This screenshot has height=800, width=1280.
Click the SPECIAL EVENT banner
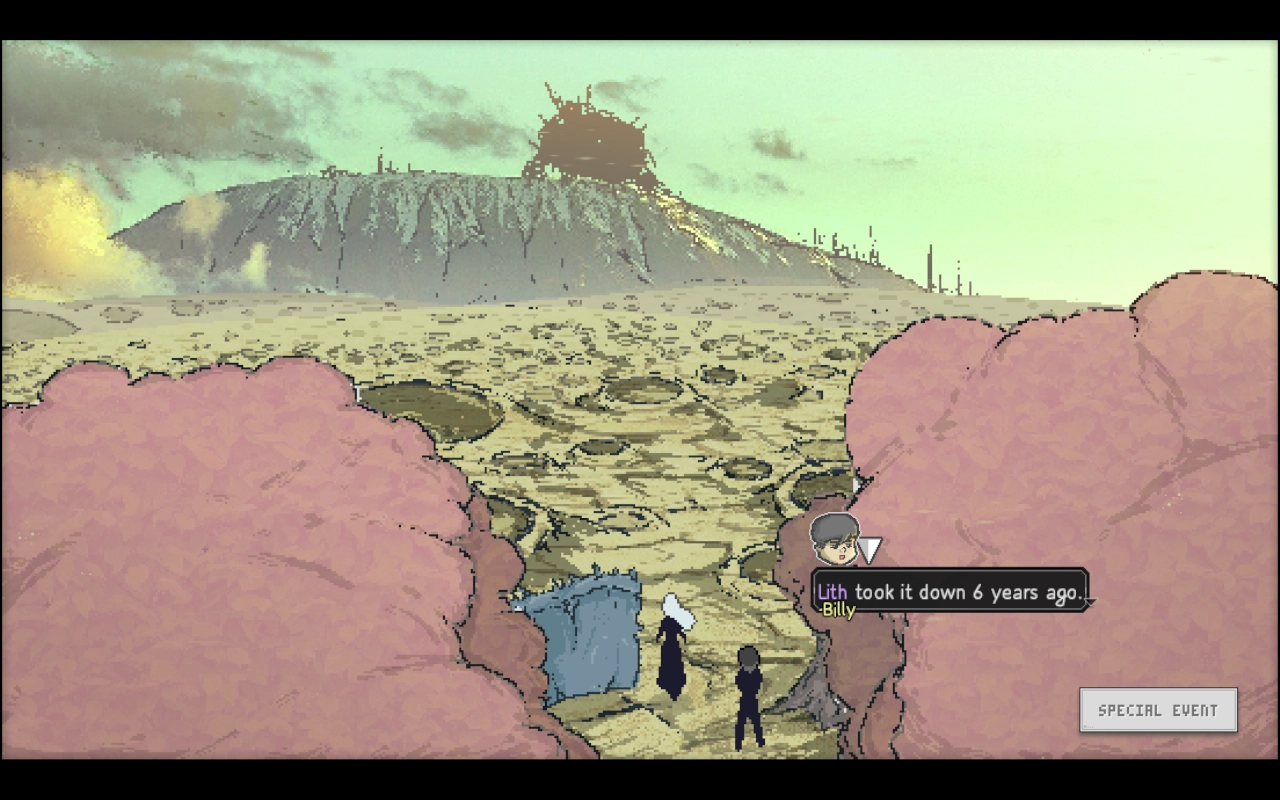[x=1157, y=710]
